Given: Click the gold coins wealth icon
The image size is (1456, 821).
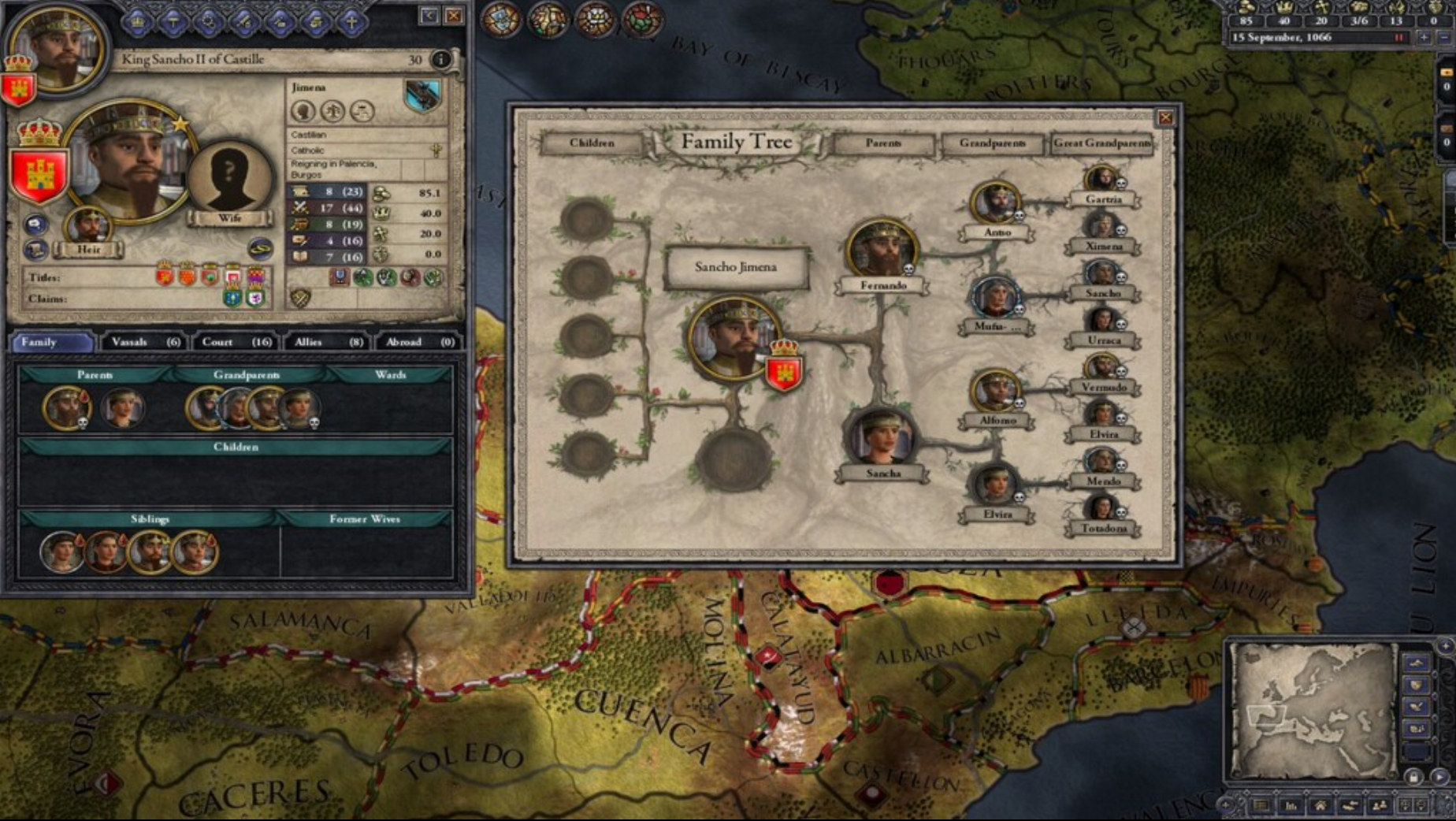Looking at the screenshot, I should click(x=381, y=194).
